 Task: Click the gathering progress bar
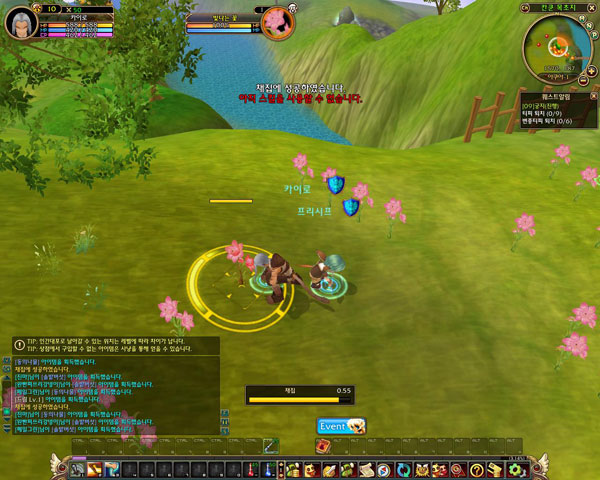point(300,399)
